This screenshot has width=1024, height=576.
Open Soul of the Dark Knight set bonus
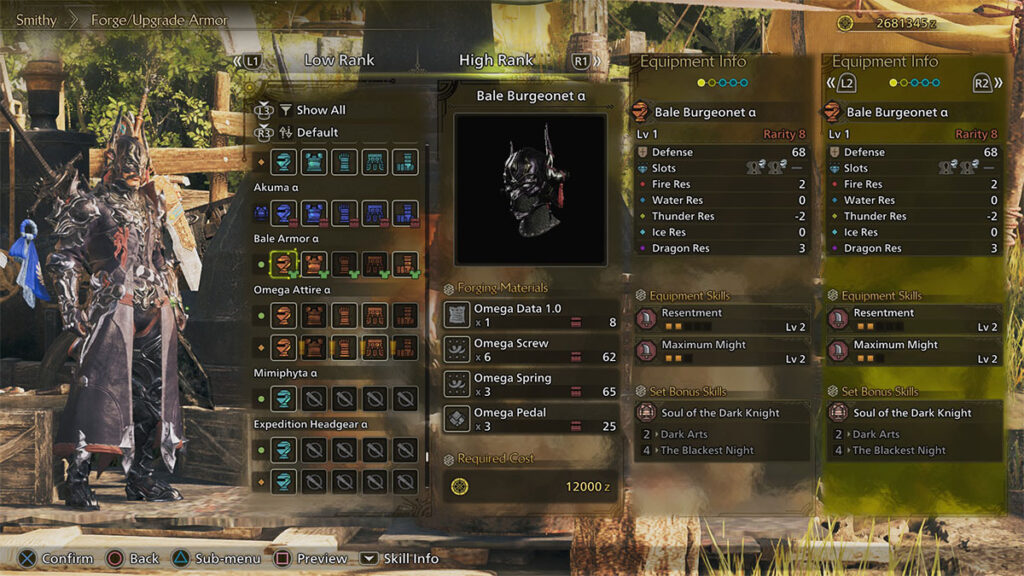(x=722, y=412)
